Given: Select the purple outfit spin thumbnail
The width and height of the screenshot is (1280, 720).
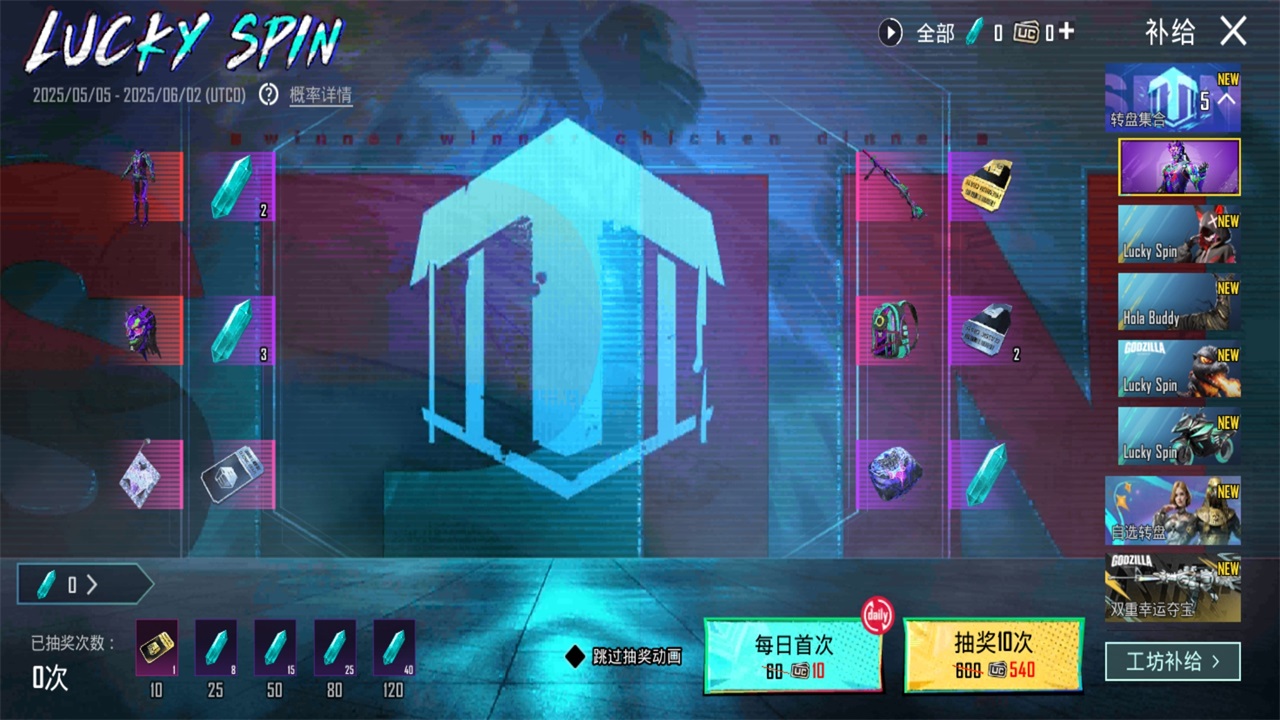Looking at the screenshot, I should [x=1179, y=167].
